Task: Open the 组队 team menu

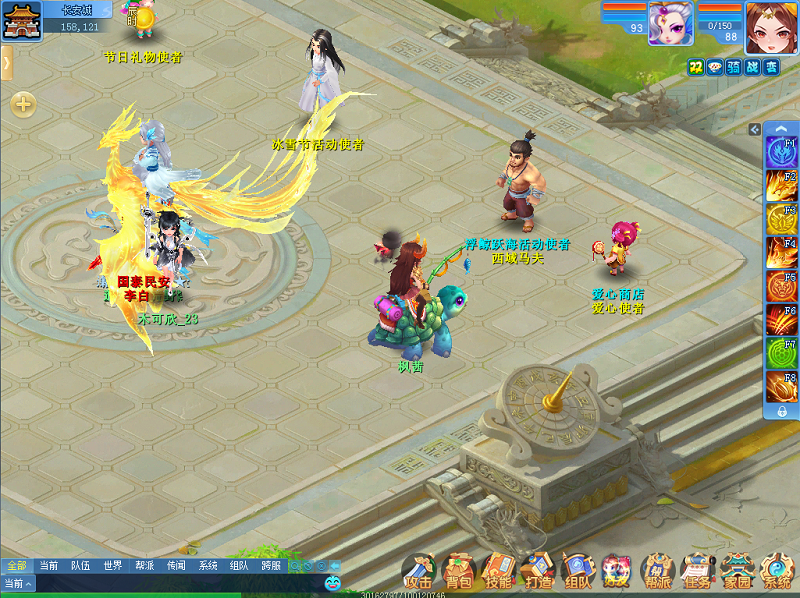Action: click(x=578, y=571)
